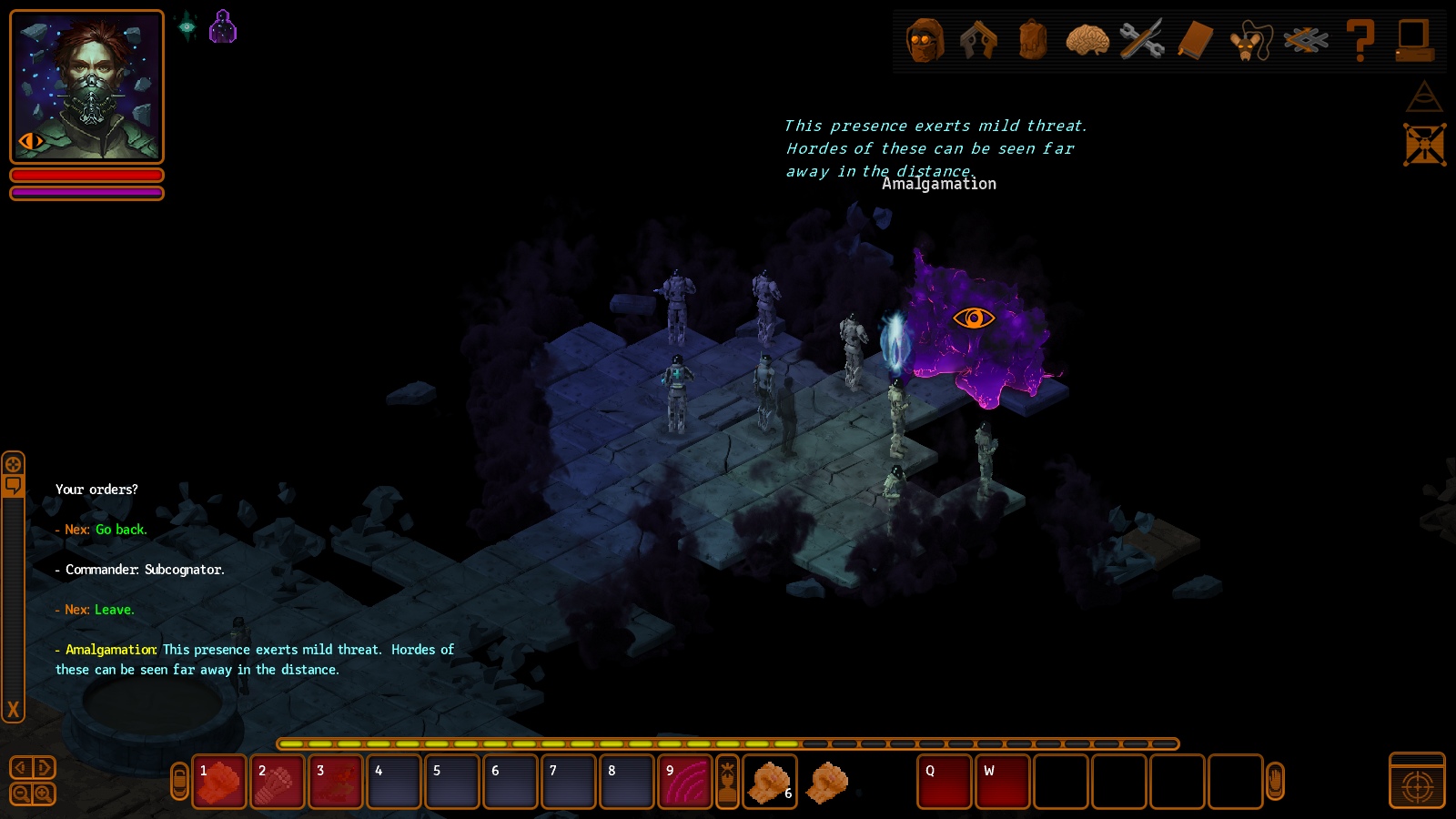Select the Q quick slot
Image resolution: width=1456 pixels, height=819 pixels.
[945, 782]
